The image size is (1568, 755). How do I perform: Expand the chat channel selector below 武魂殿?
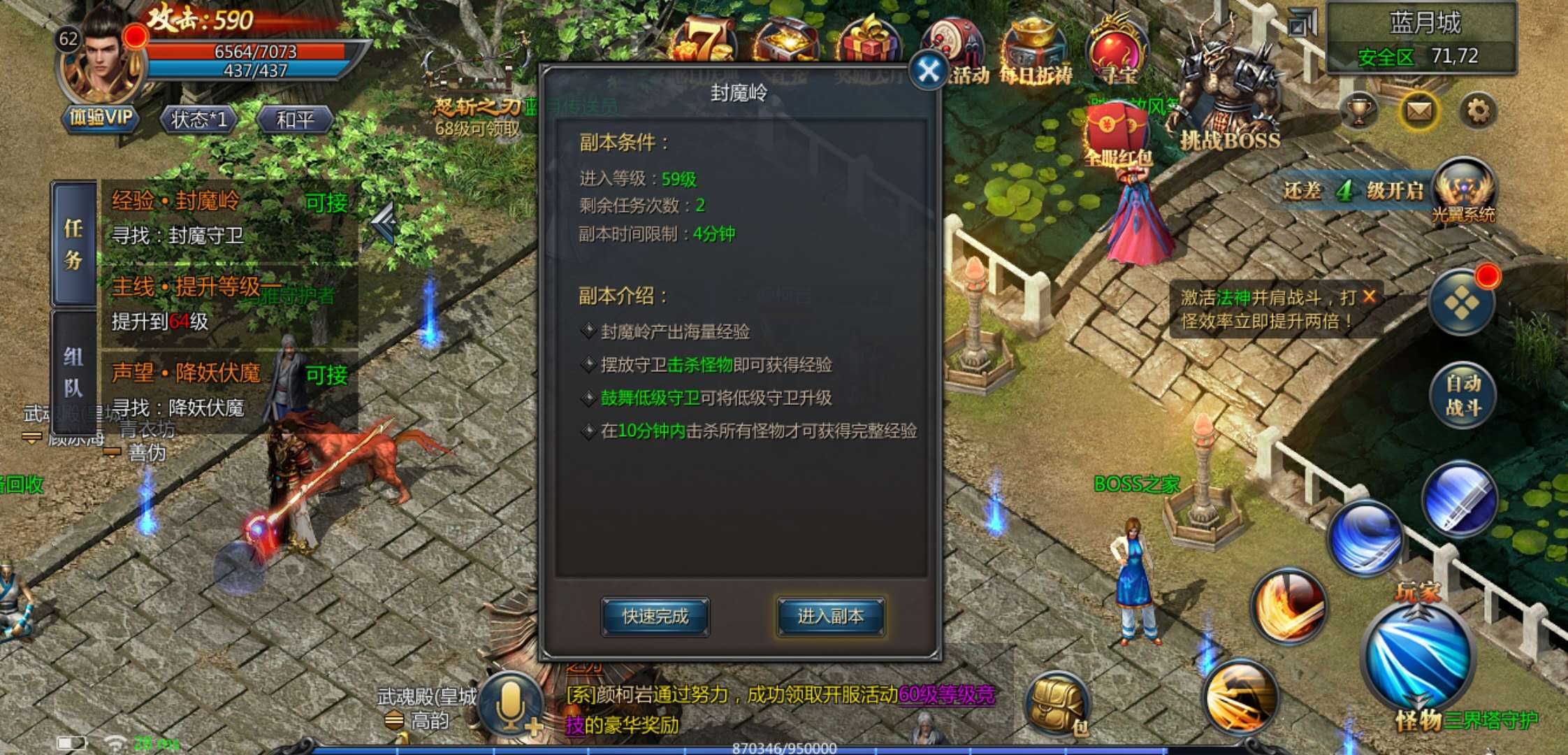[x=395, y=719]
